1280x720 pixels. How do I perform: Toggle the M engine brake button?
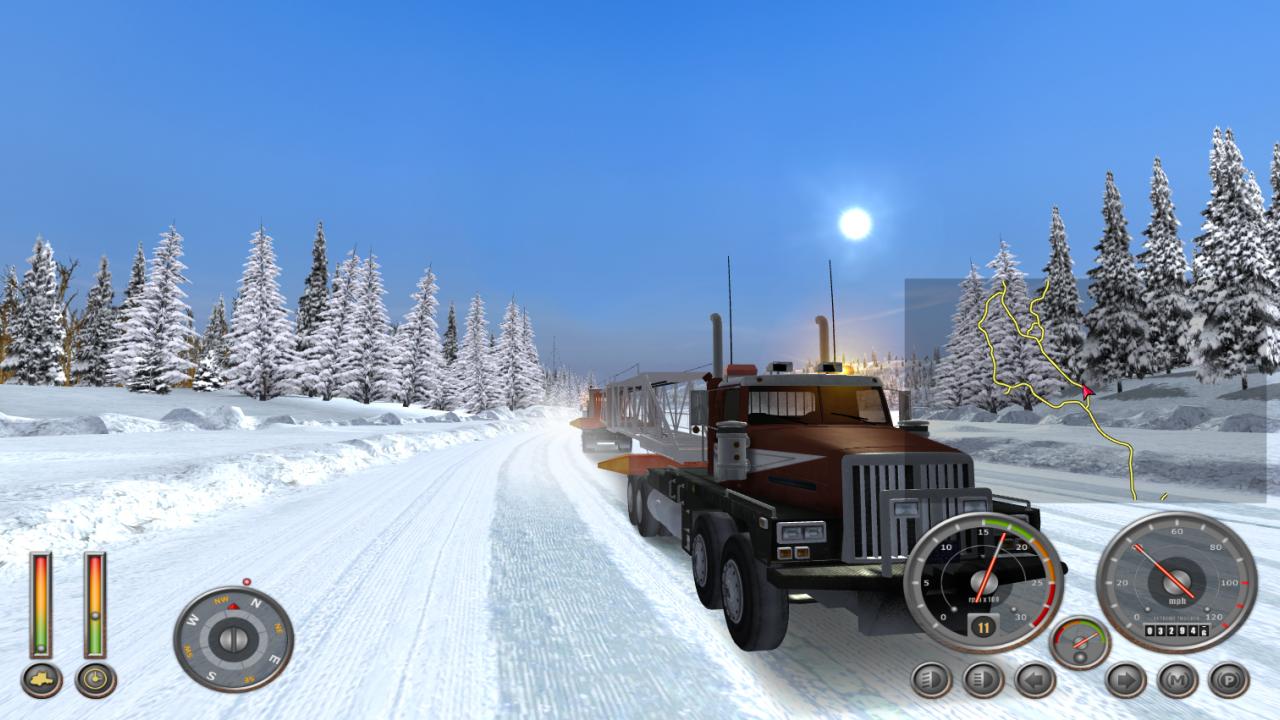[x=1177, y=680]
